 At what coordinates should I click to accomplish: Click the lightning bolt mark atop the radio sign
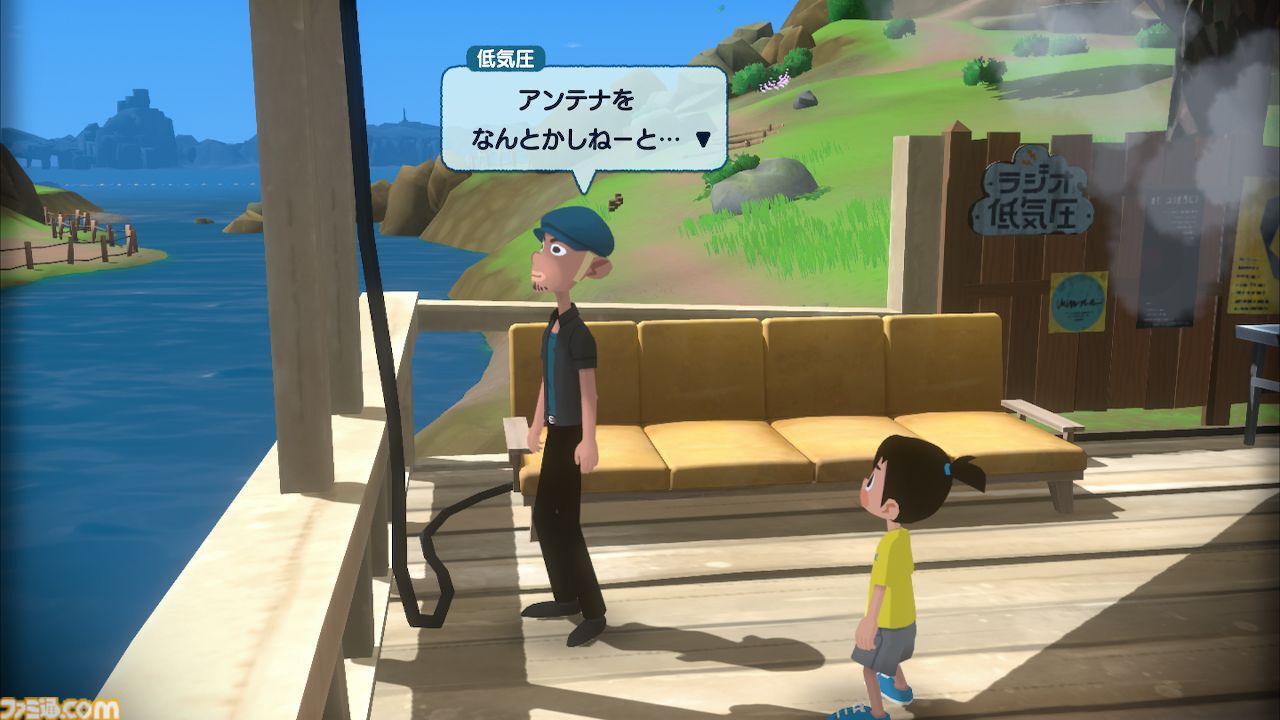click(x=1028, y=156)
